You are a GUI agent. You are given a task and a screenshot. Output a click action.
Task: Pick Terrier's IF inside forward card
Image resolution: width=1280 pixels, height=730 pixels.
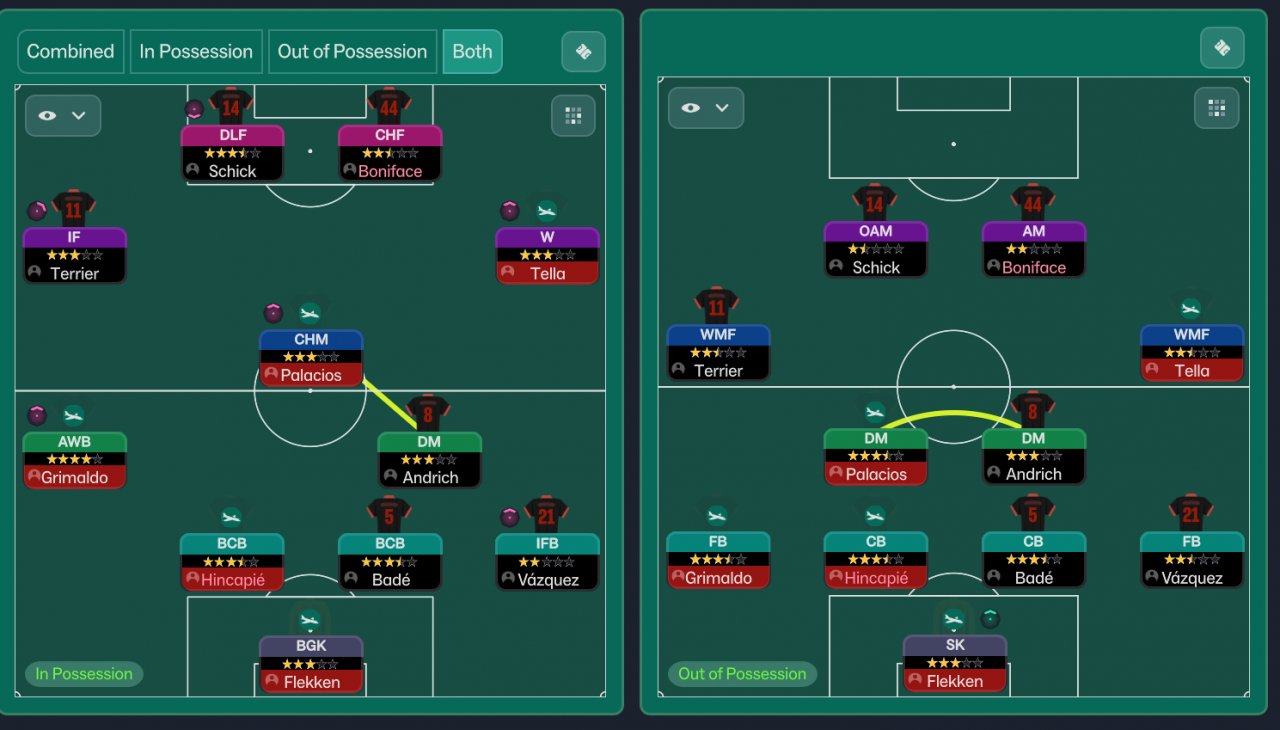[75, 255]
